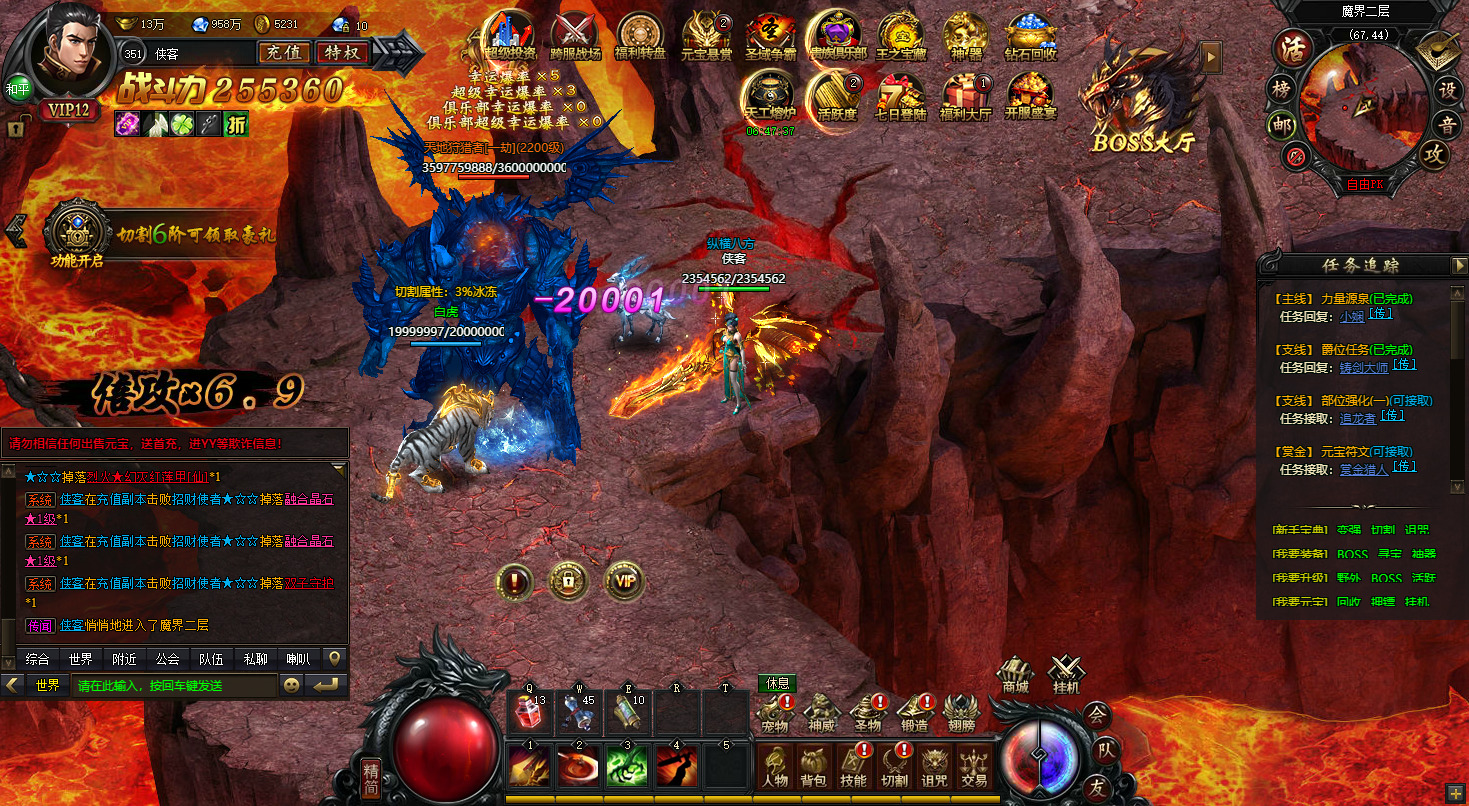Open the 商城 shop
Screen dimensions: 1469x806
tap(1016, 675)
